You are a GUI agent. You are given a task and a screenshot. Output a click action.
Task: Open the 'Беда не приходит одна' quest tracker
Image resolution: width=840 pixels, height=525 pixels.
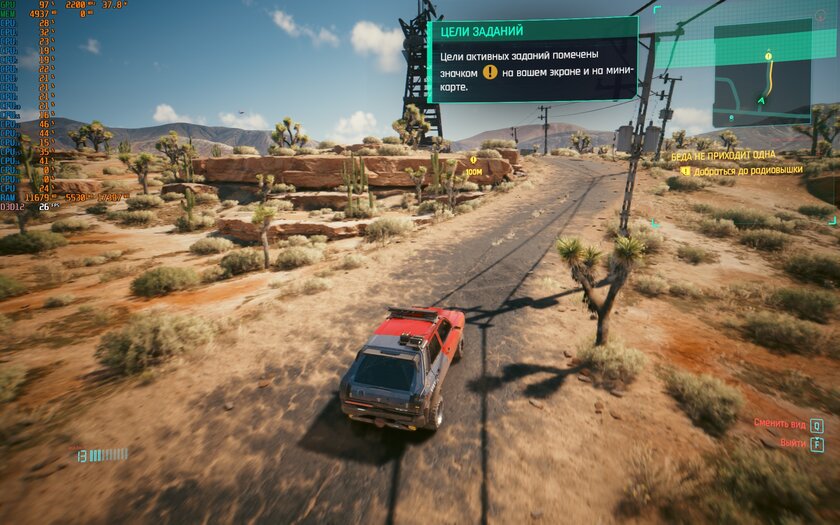pyautogui.click(x=723, y=156)
